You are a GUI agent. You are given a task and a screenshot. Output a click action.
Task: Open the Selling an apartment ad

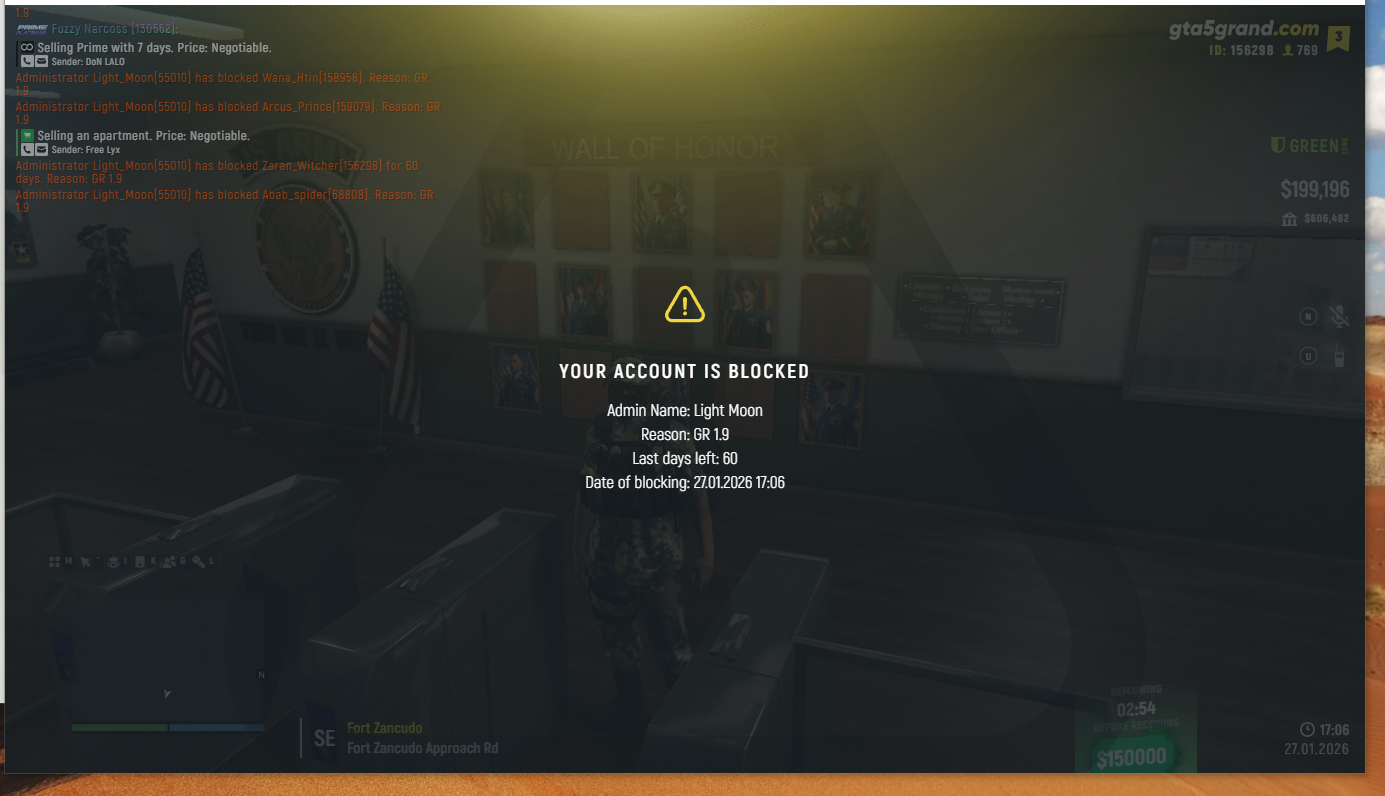[x=143, y=135]
